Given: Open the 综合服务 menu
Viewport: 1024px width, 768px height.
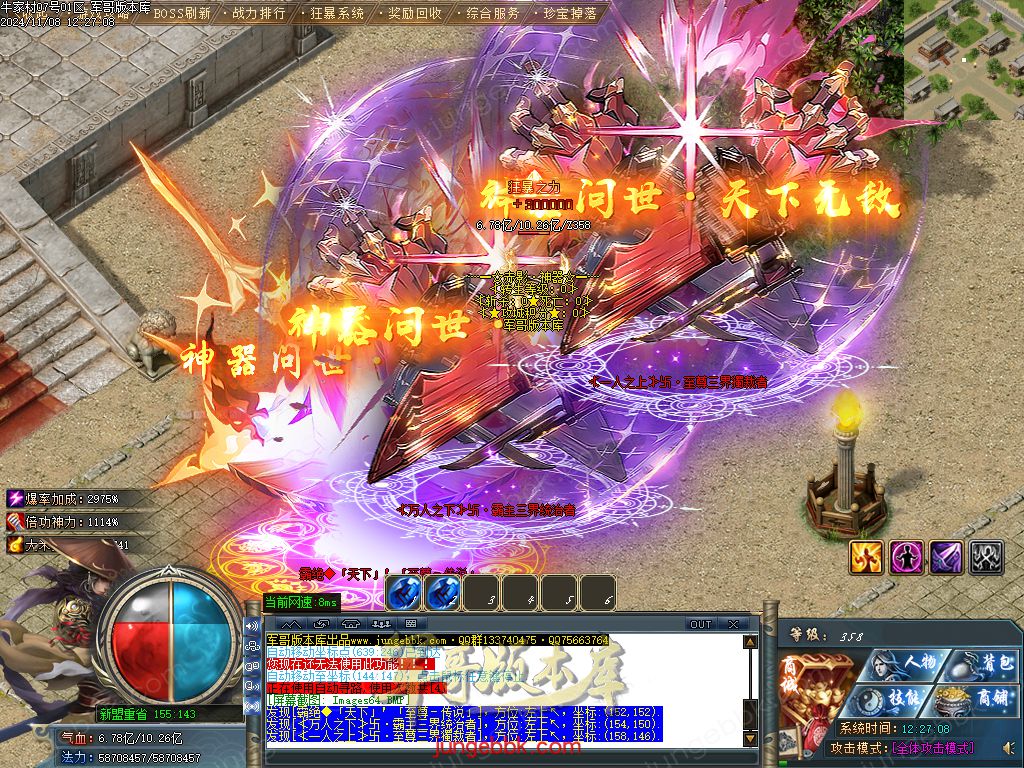Looking at the screenshot, I should 493,14.
